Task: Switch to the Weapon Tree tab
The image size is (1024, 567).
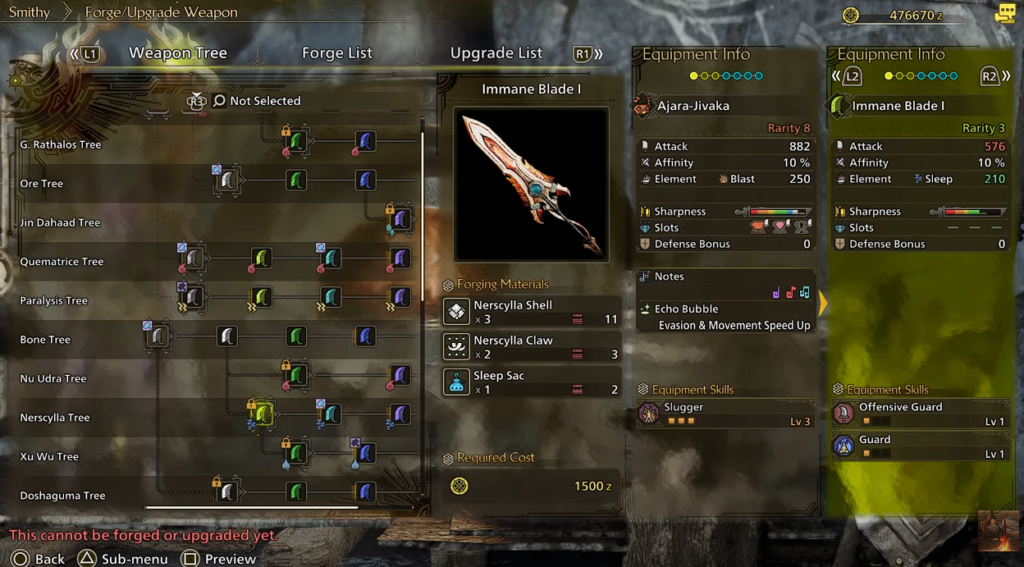Action: pos(178,53)
